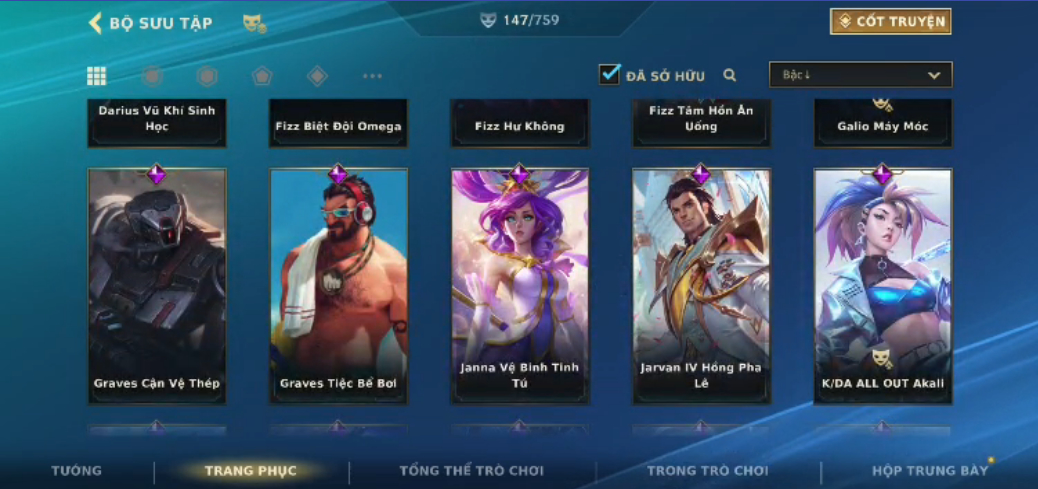Switch to the Tổng Thể Trò Chơi tab

click(x=471, y=471)
